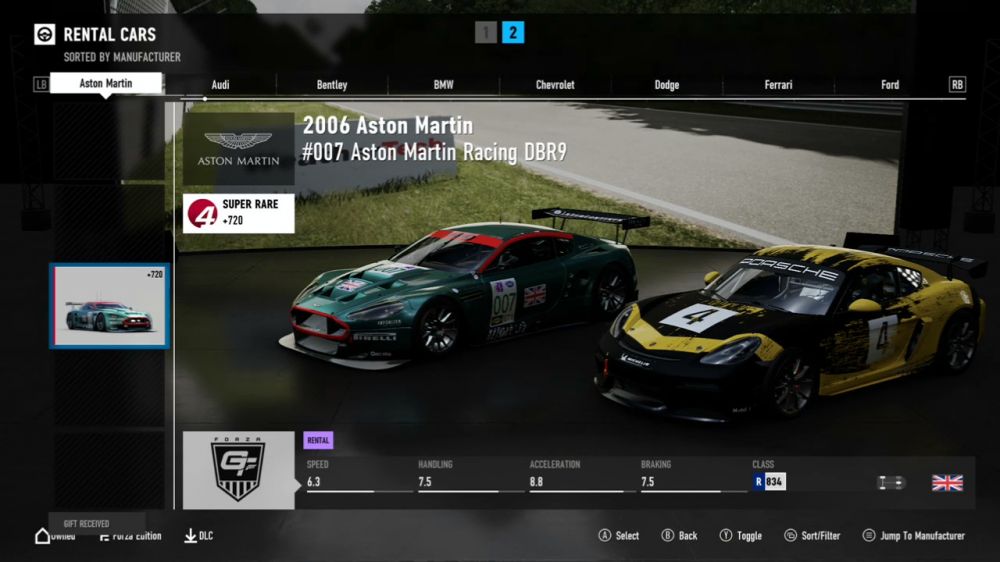Open the Sort/Filter options
The height and width of the screenshot is (562, 1000).
tap(816, 536)
